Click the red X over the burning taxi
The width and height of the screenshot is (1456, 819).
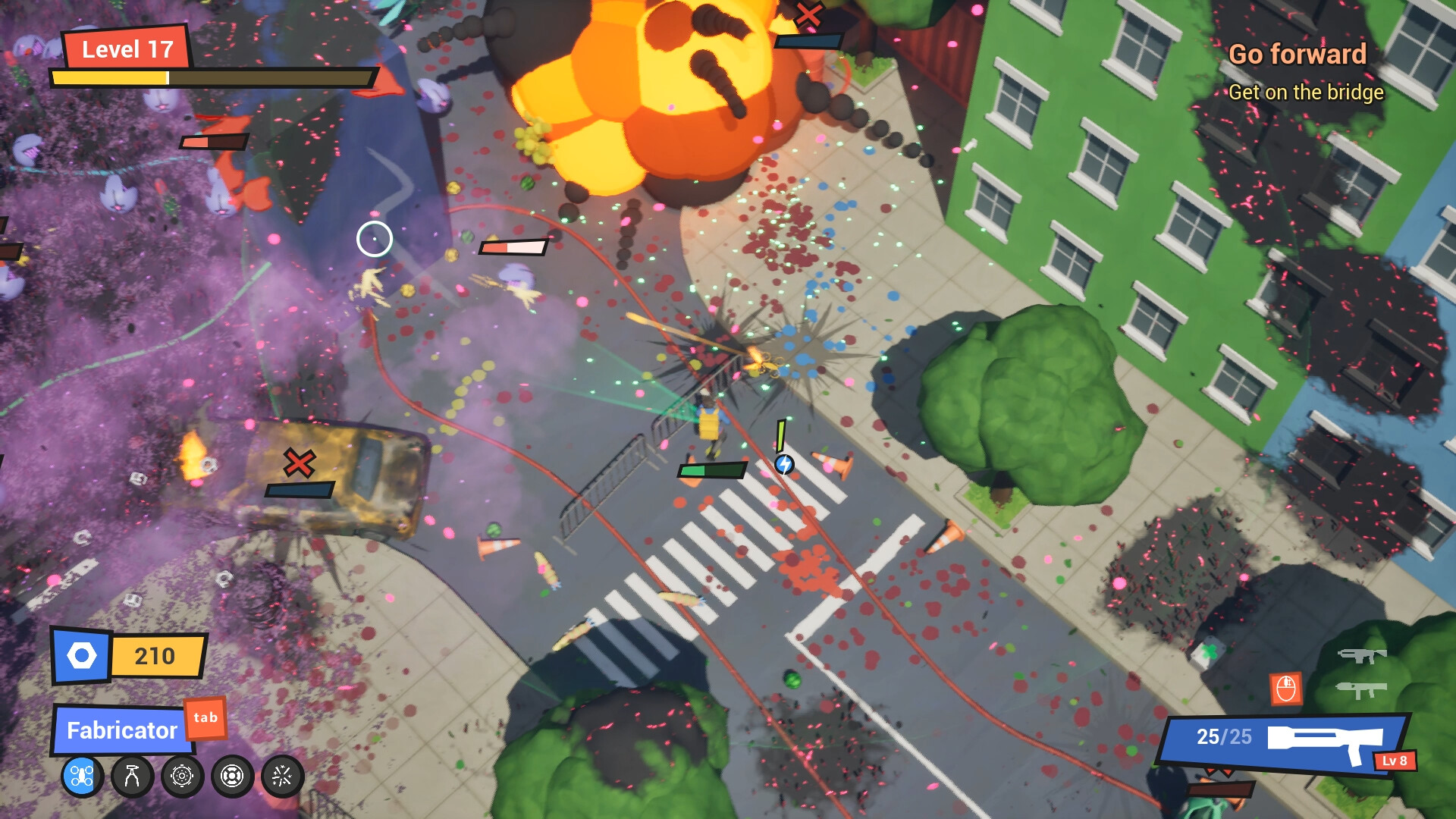click(298, 463)
